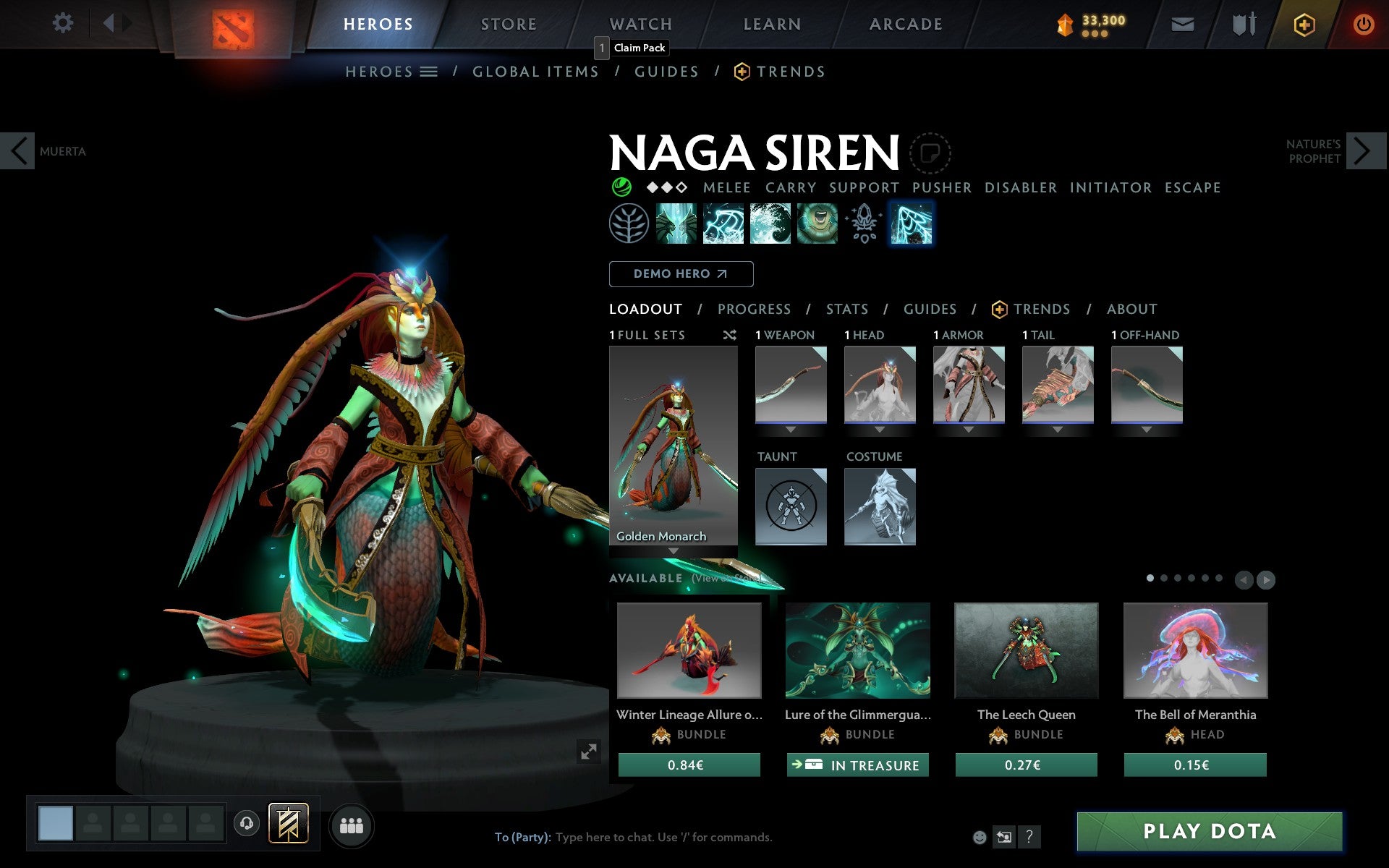Viewport: 1389px width, 868px height.
Task: Open the Dota 2 settings gear
Action: coord(64,23)
